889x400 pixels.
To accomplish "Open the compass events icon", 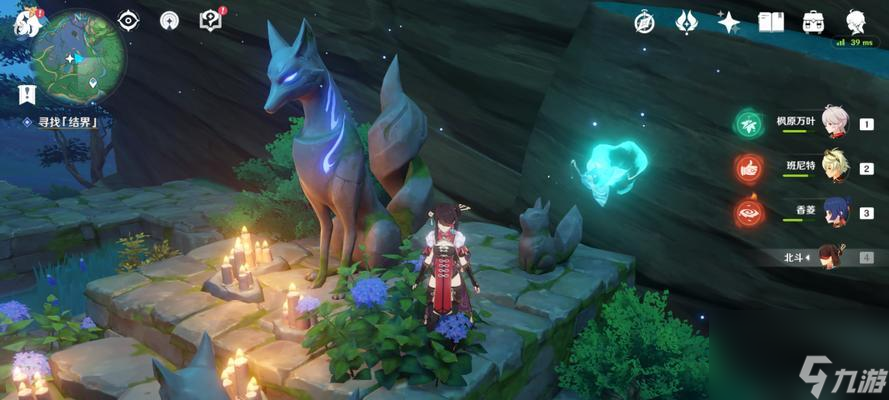I will 645,22.
